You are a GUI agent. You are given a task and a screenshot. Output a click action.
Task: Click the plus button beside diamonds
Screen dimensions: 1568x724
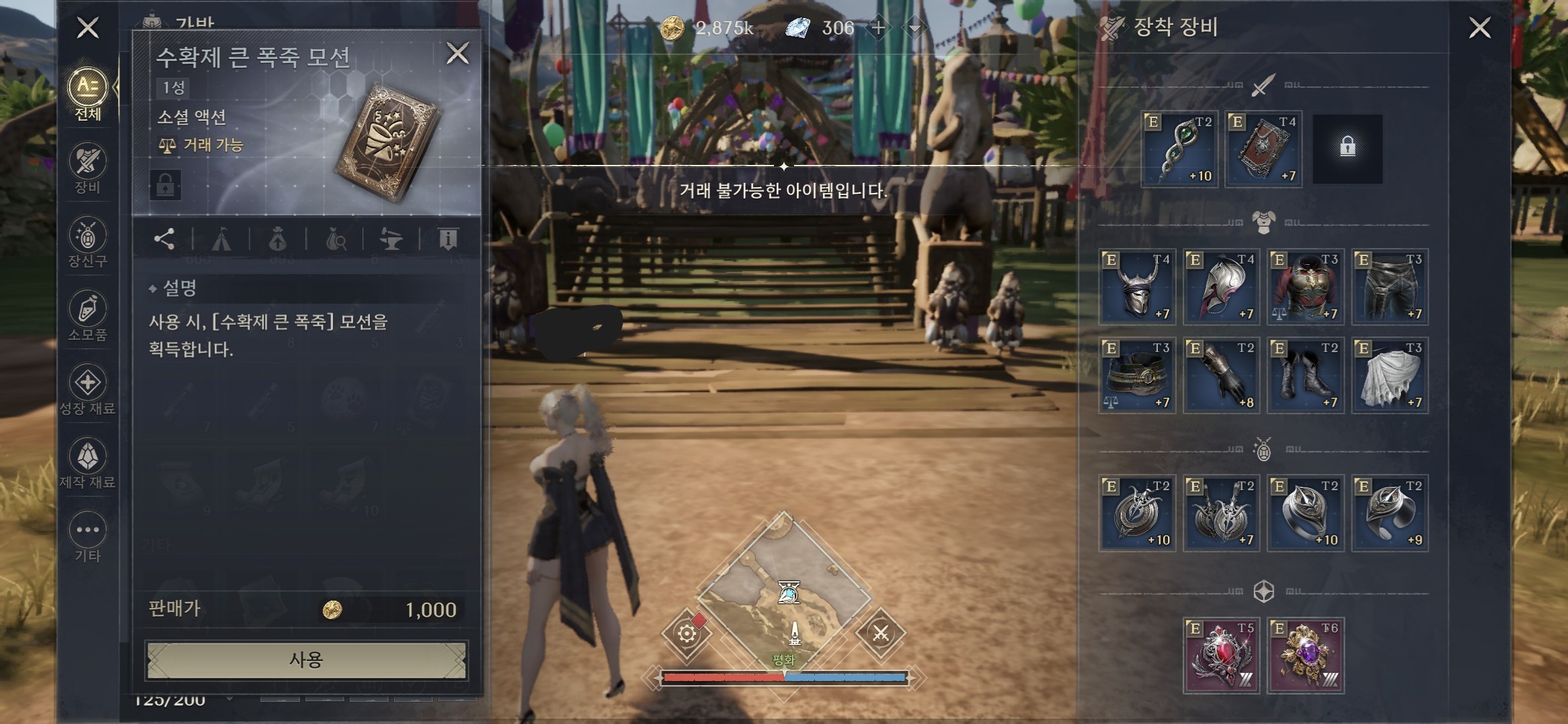[878, 28]
